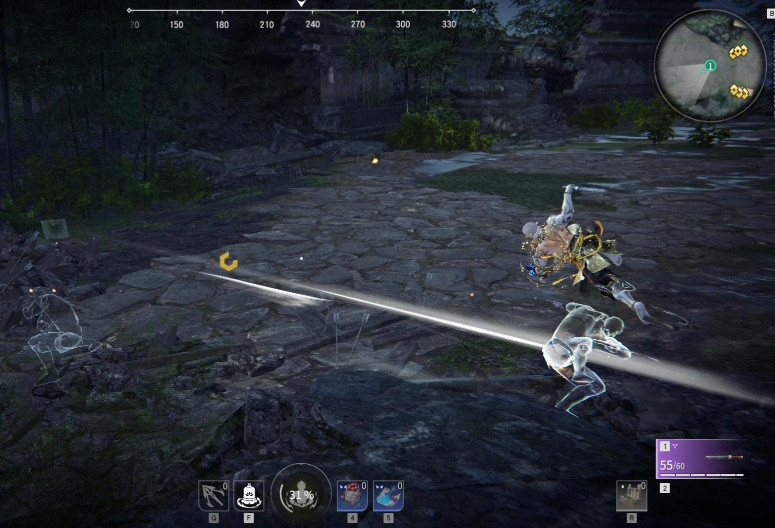
Task: Select the purple weapon slot with sword
Action: pyautogui.click(x=699, y=459)
